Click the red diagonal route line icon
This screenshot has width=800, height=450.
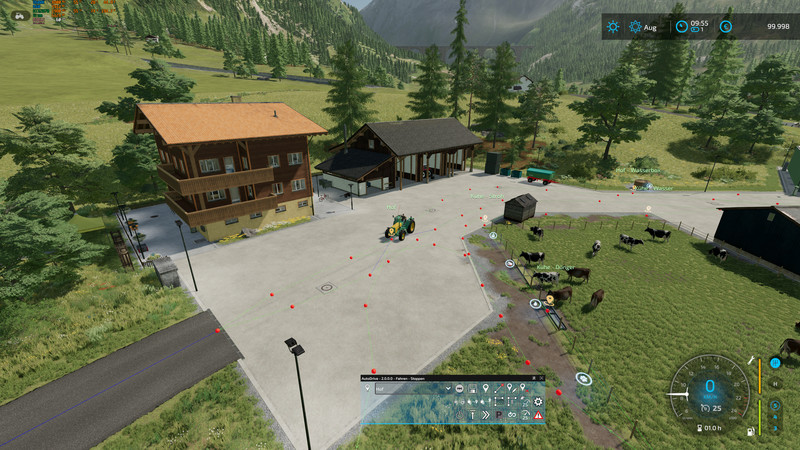pyautogui.click(x=498, y=388)
